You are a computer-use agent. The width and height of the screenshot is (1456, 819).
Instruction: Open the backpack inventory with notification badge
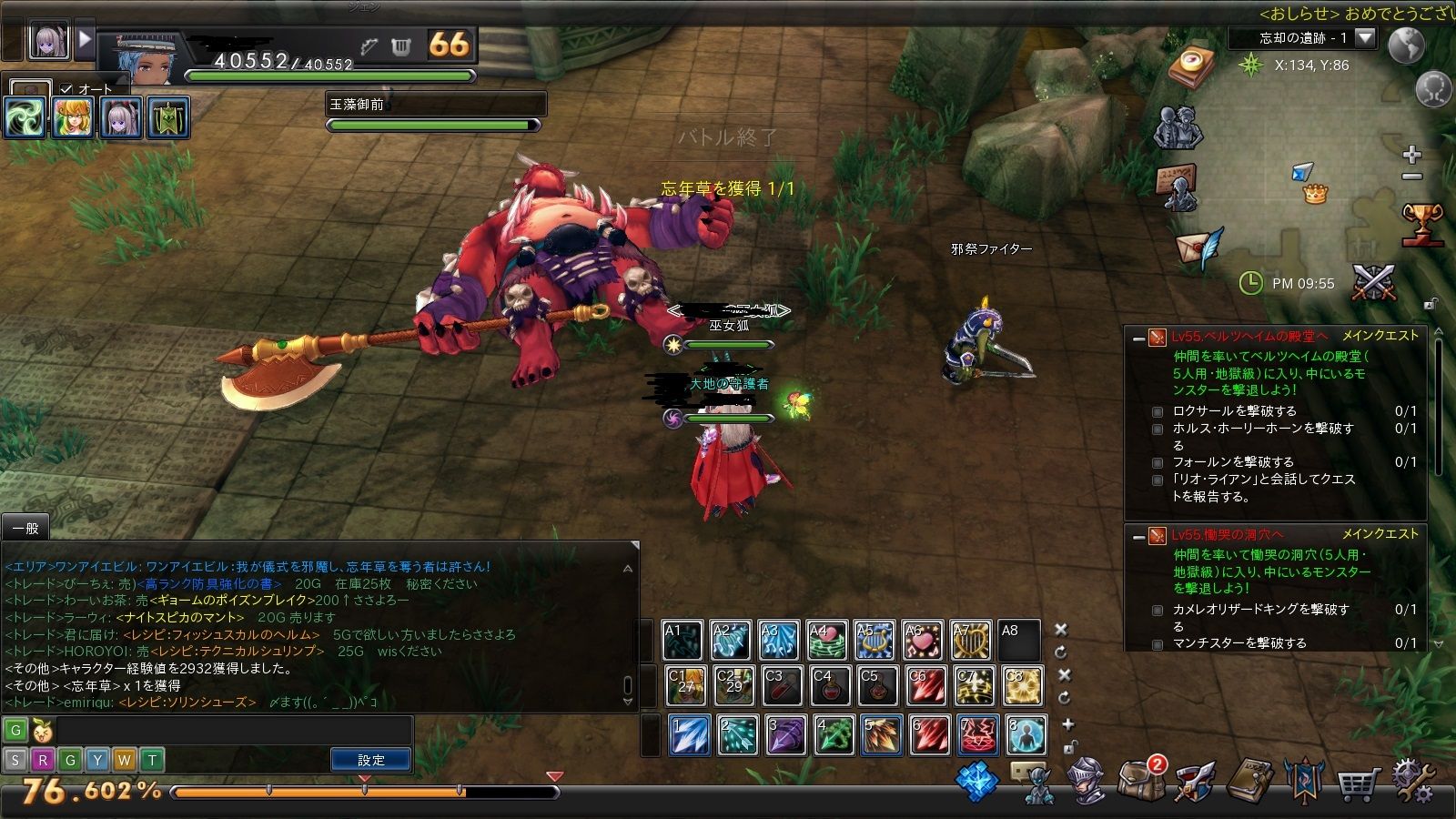coord(1141,779)
